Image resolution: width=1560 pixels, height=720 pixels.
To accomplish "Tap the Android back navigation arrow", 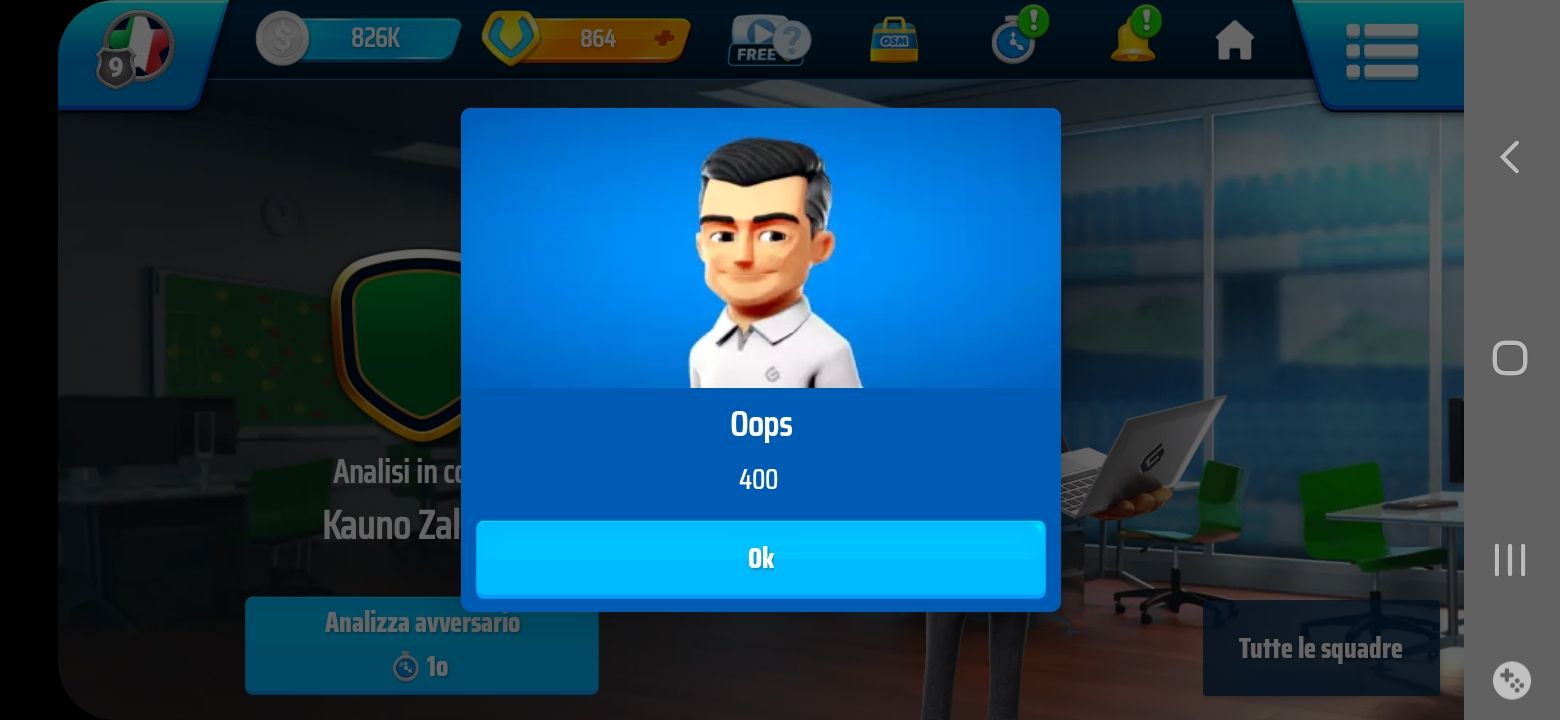I will (x=1509, y=157).
